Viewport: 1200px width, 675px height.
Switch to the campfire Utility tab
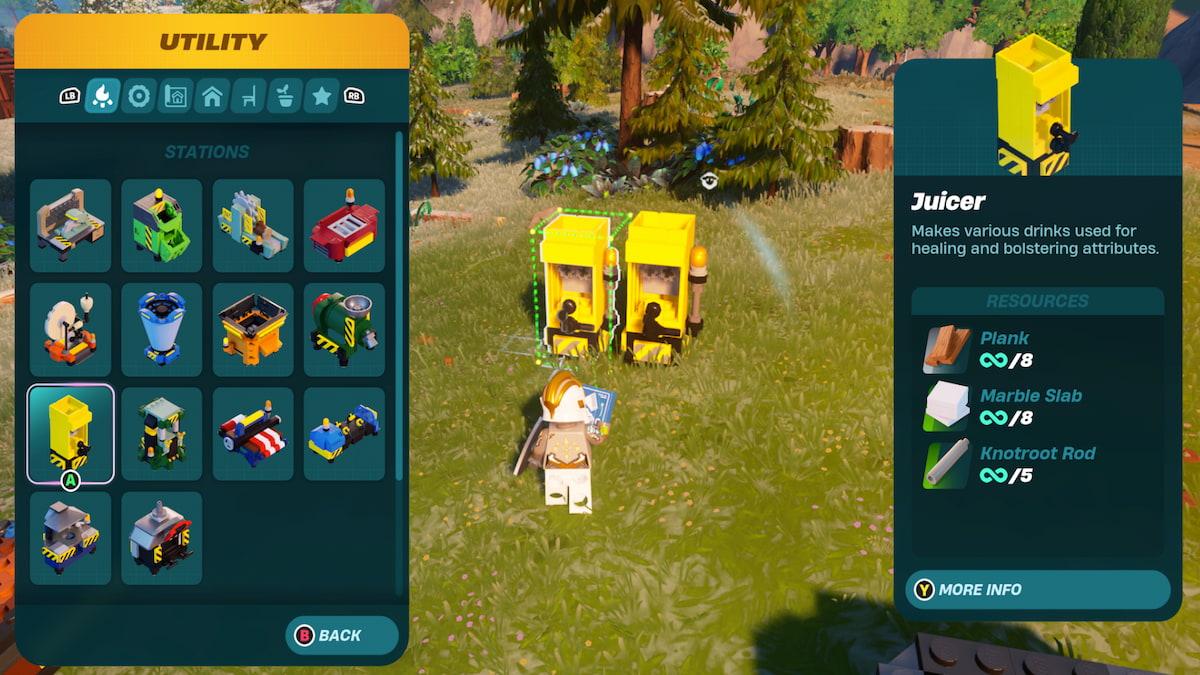click(102, 96)
